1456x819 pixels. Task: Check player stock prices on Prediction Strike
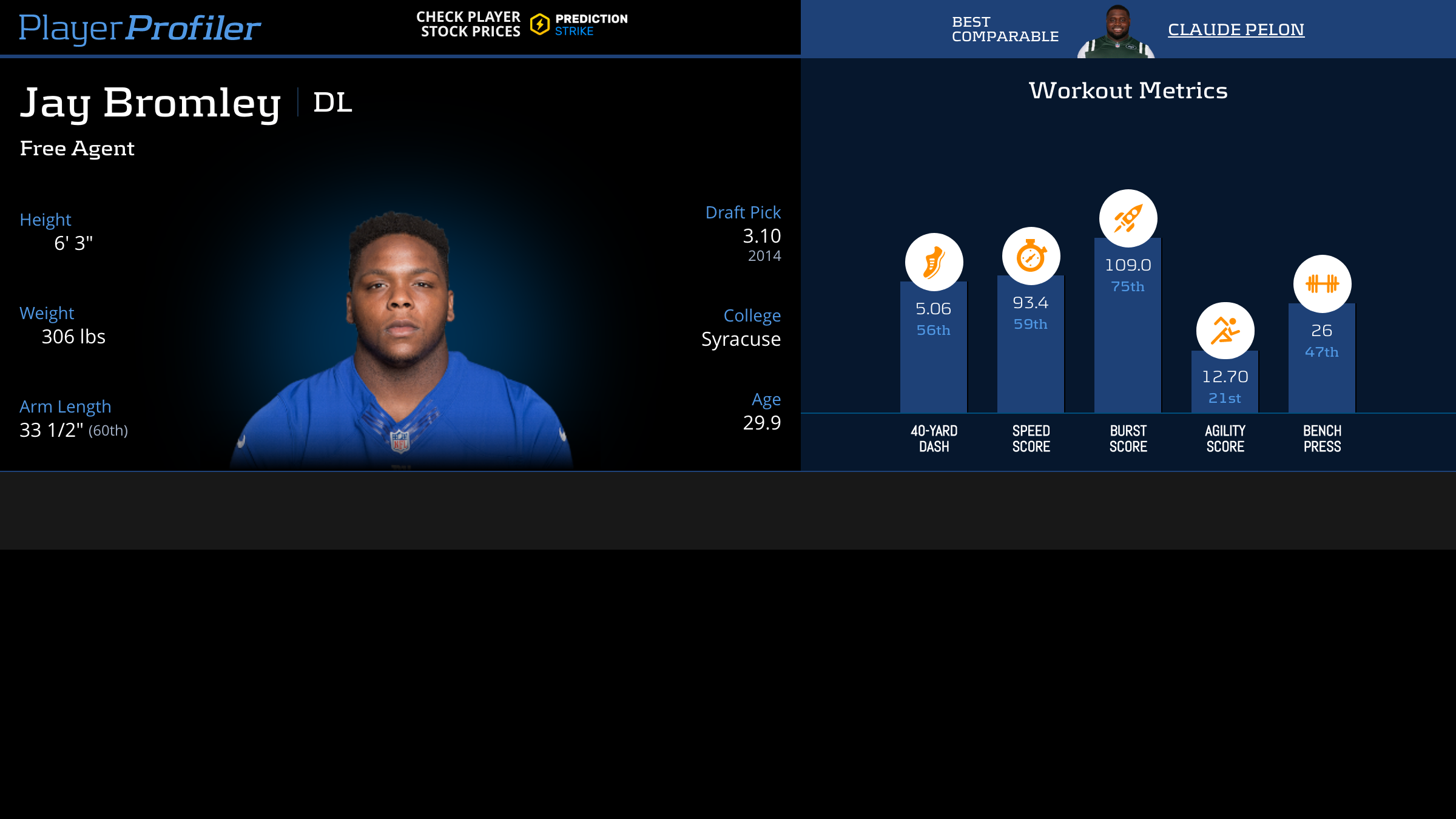tap(522, 24)
